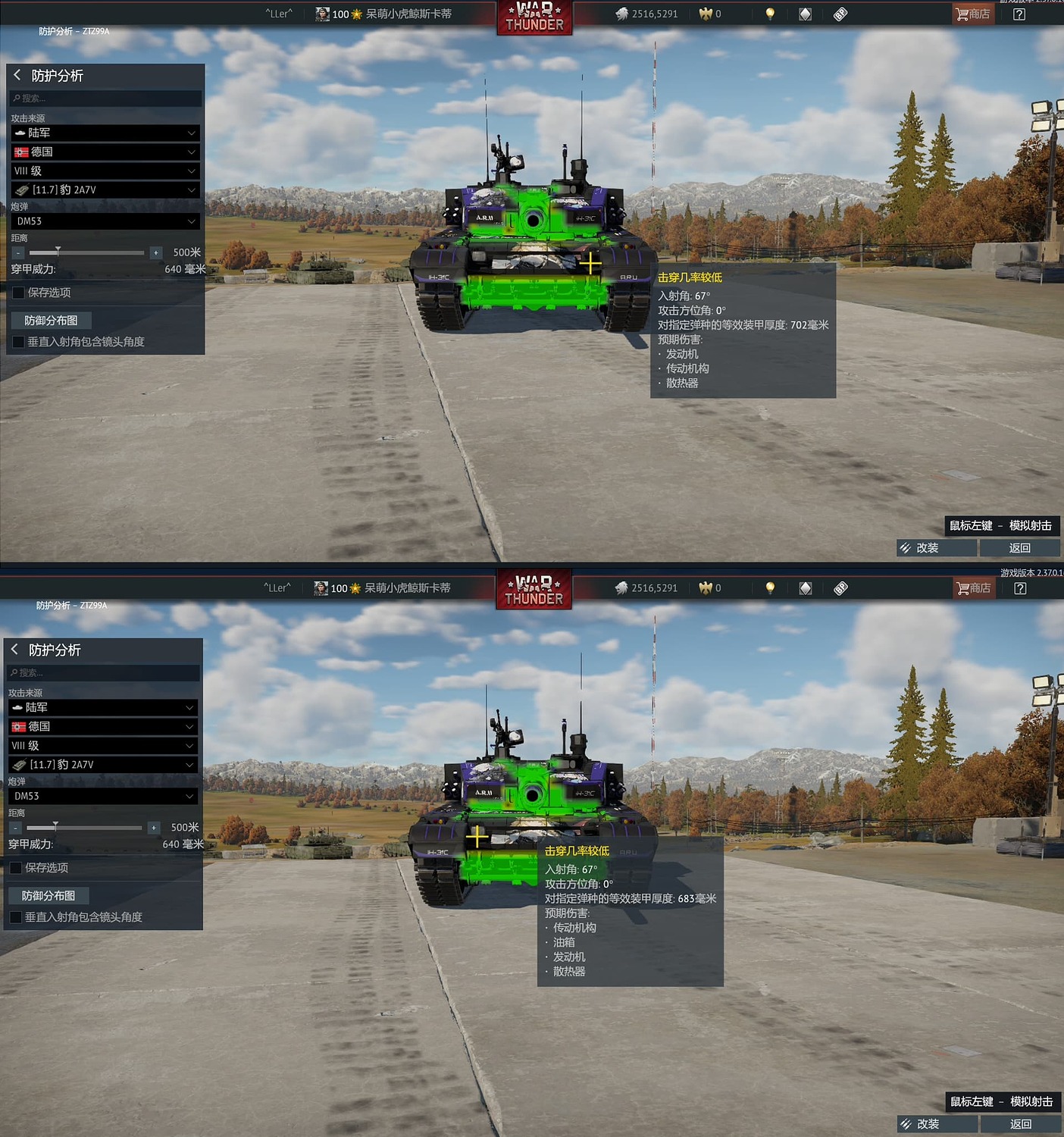Click the 防御分布图 button
Image resolution: width=1064 pixels, height=1137 pixels.
(x=51, y=320)
